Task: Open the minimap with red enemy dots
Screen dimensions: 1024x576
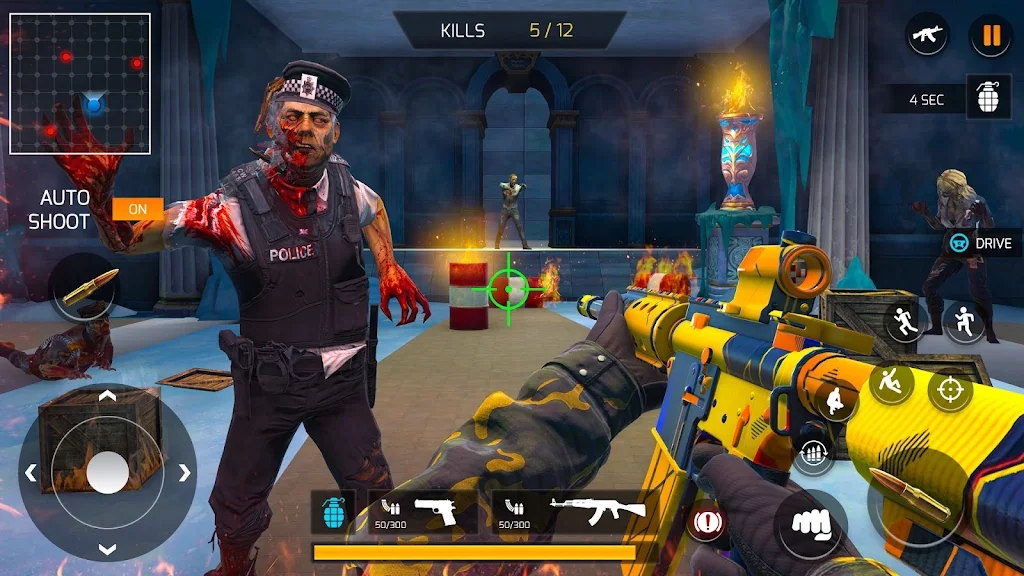Action: 80,83
